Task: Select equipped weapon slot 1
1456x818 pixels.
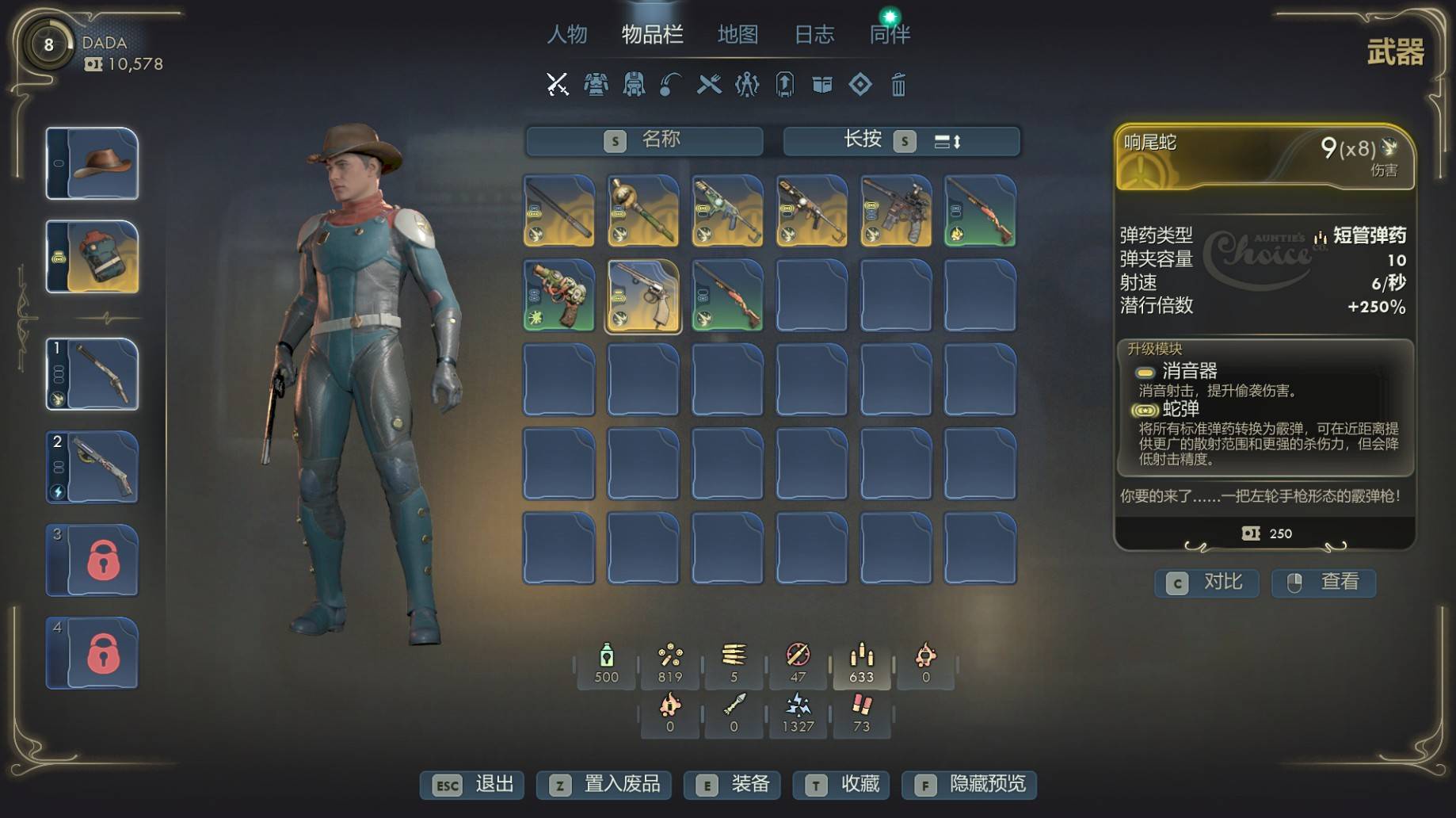Action: click(x=93, y=374)
